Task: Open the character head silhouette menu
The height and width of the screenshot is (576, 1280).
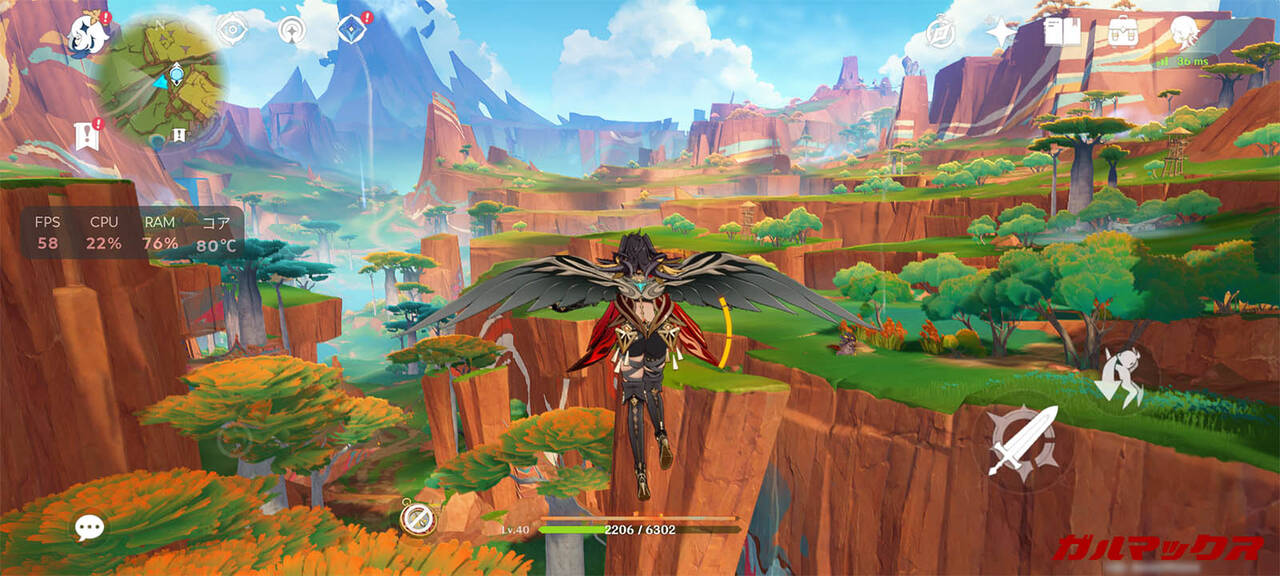Action: coord(1185,32)
